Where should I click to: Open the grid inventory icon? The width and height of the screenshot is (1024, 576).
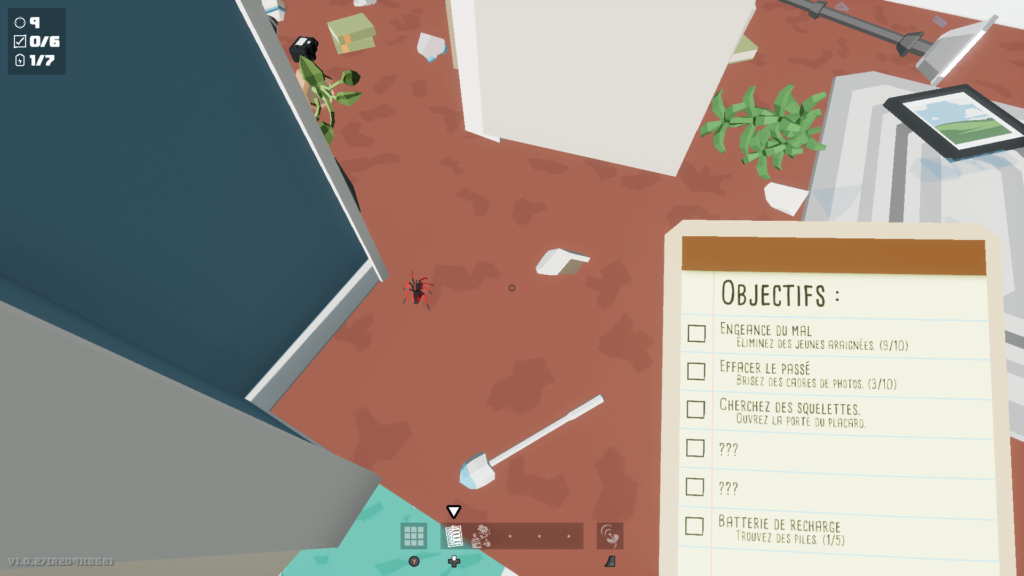(414, 536)
